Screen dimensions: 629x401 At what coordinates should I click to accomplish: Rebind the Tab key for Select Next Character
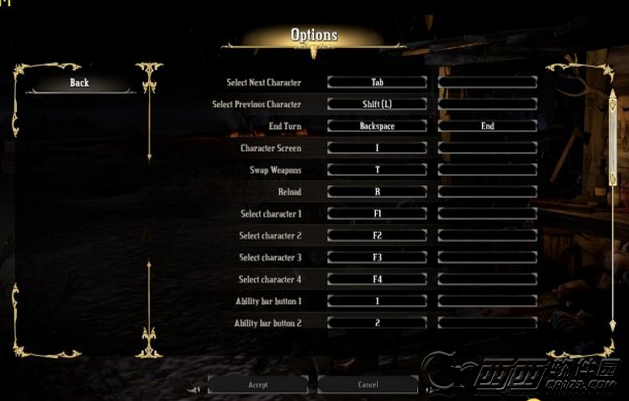377,82
